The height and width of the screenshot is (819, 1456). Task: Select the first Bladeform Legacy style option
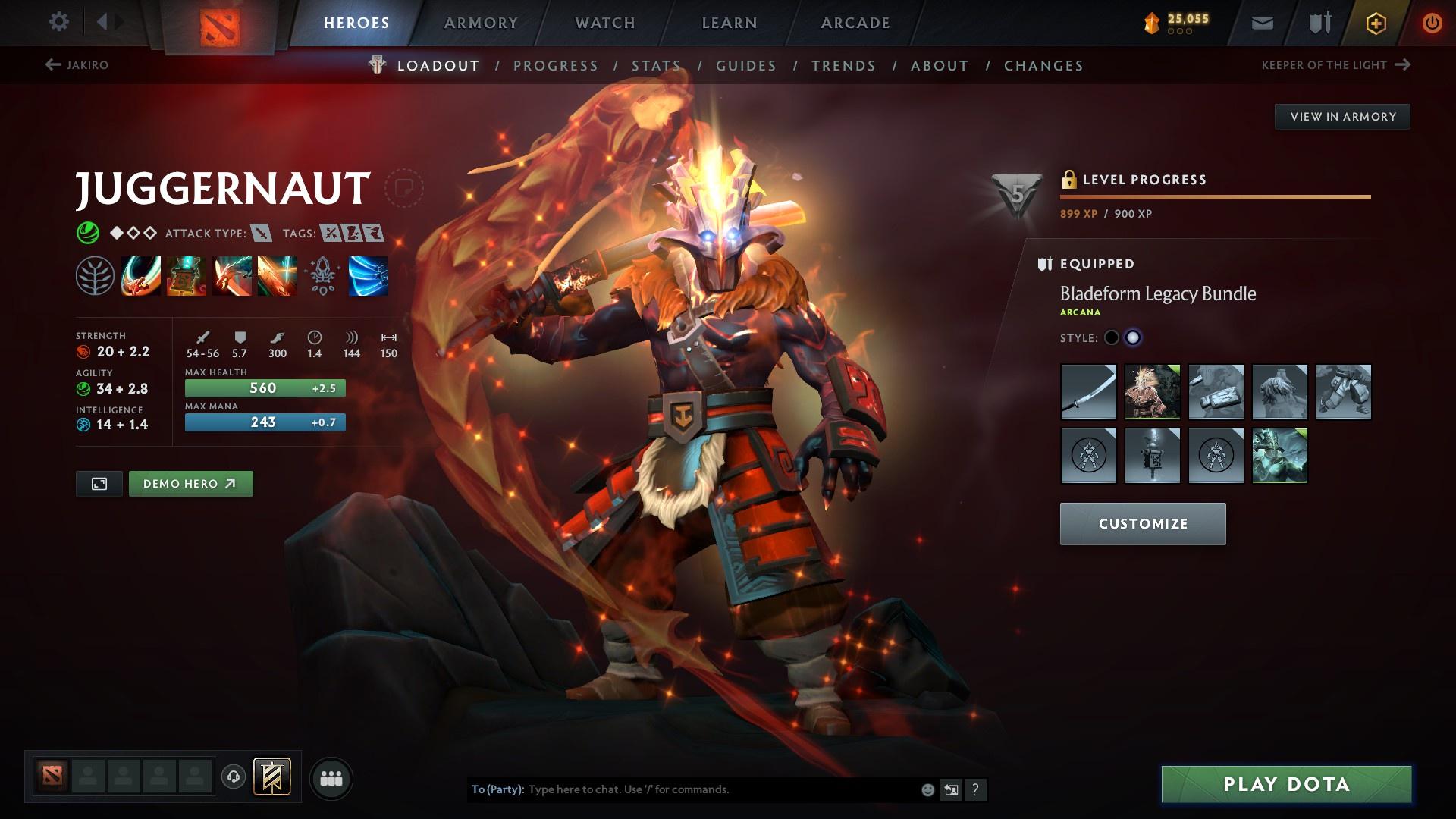click(1112, 337)
